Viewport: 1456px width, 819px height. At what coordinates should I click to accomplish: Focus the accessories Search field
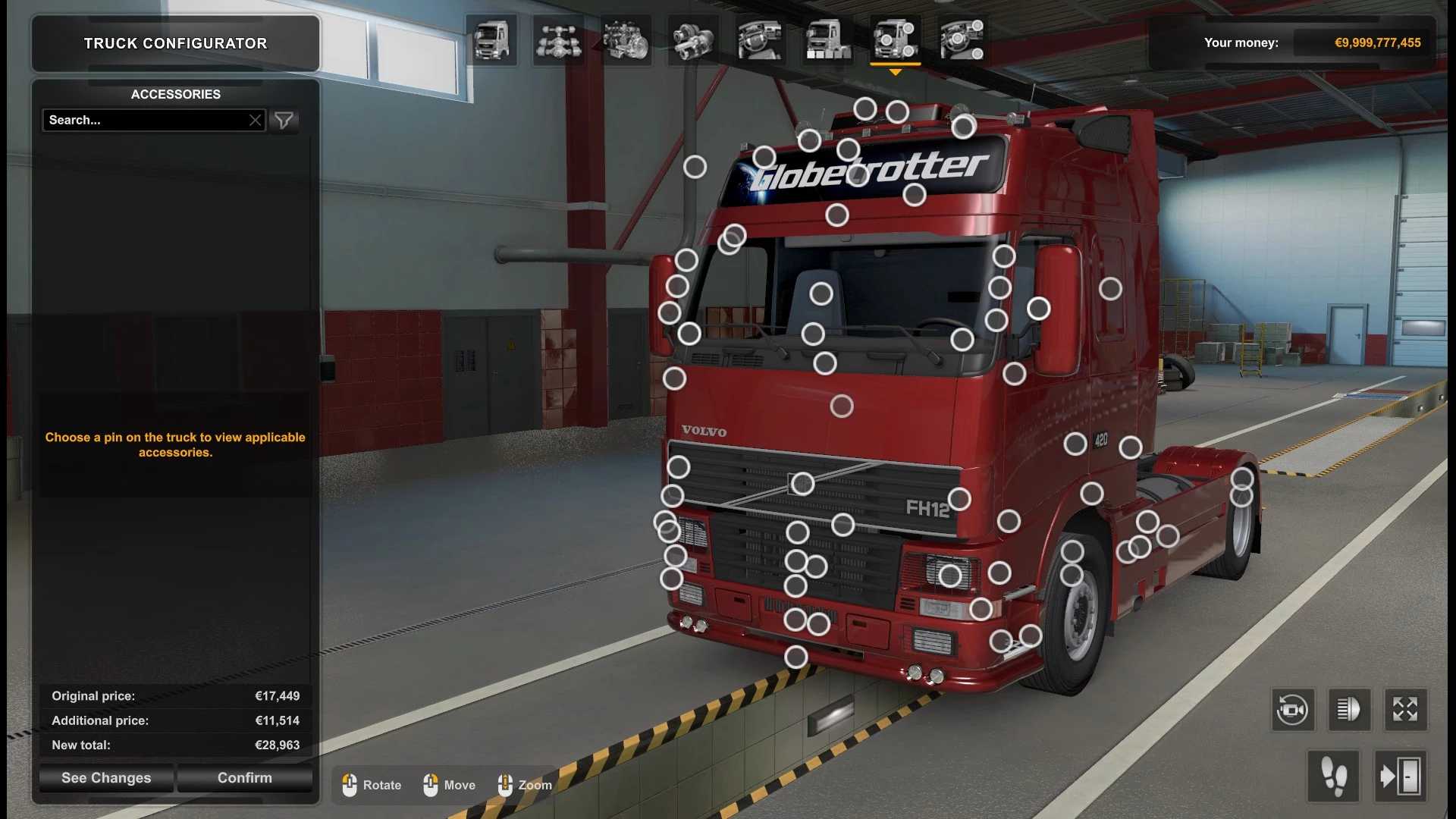point(144,120)
